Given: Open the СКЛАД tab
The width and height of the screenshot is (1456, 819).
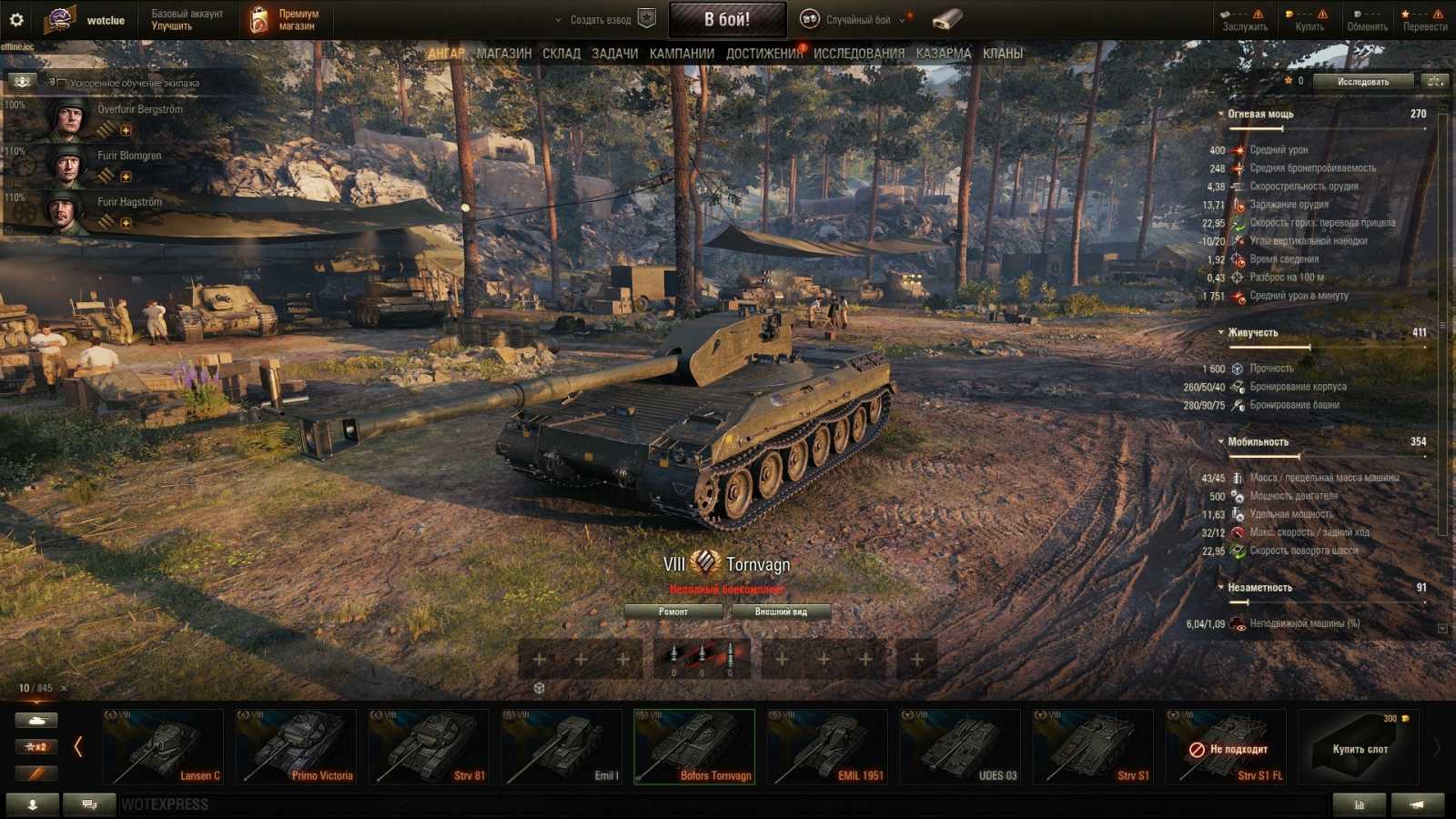Looking at the screenshot, I should pyautogui.click(x=561, y=54).
